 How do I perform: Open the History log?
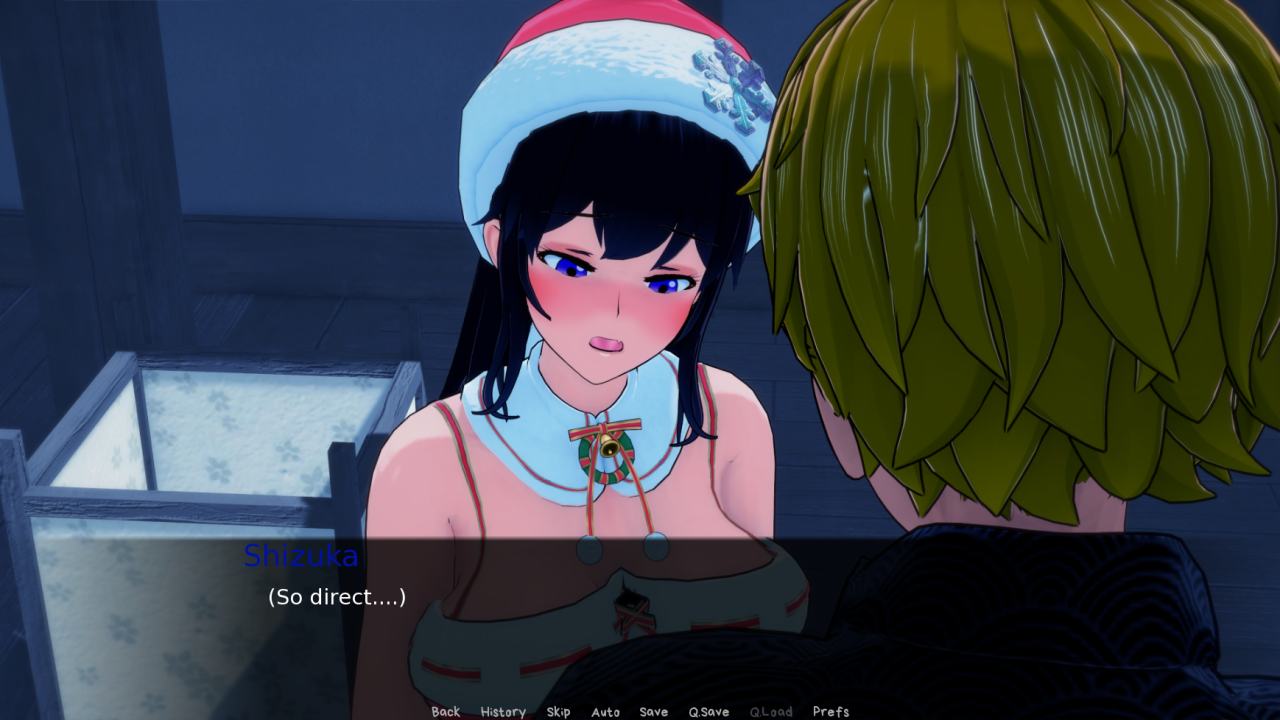(503, 712)
